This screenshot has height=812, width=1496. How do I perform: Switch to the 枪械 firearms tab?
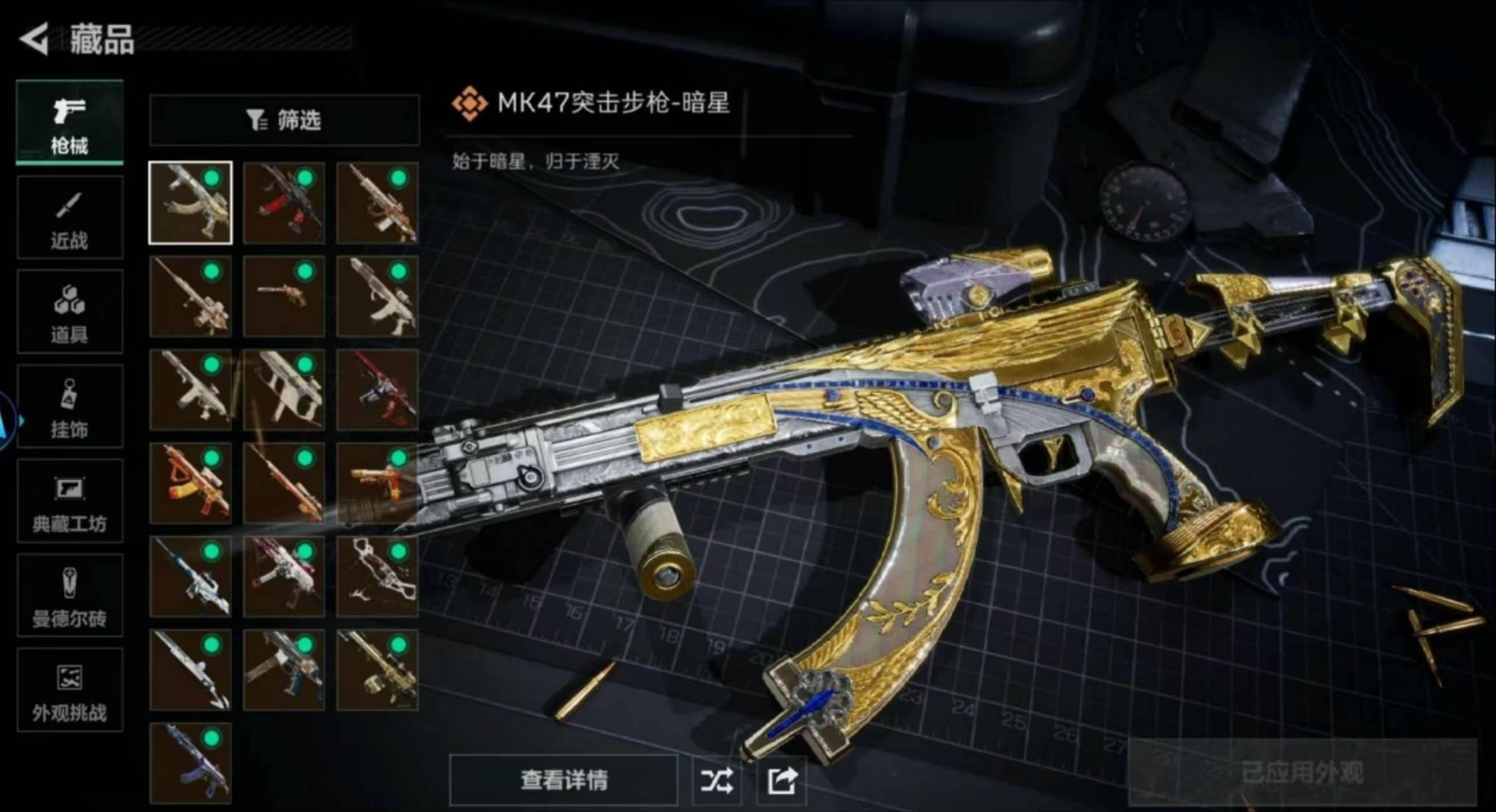click(69, 123)
